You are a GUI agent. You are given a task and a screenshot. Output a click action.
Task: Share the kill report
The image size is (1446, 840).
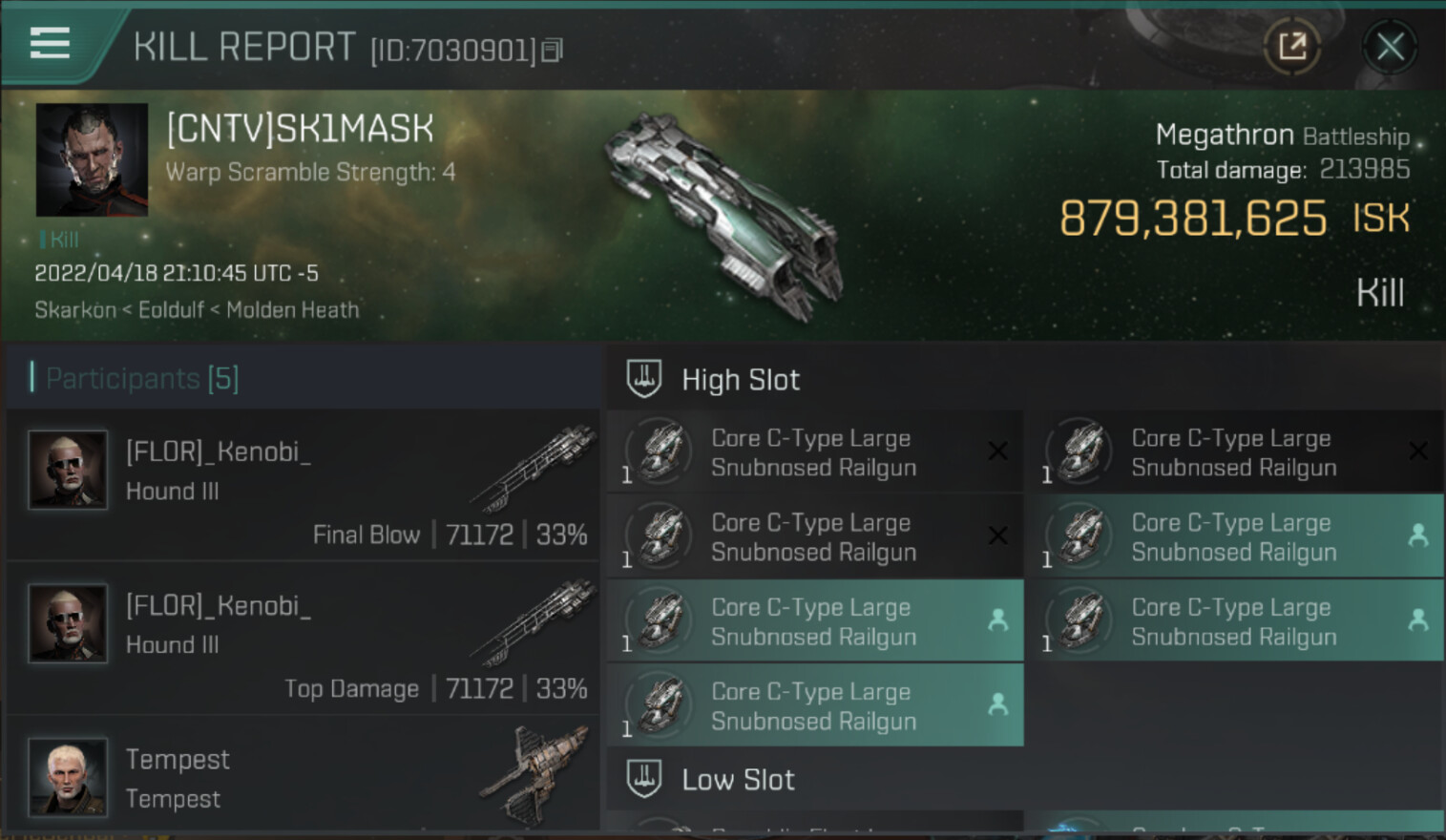(x=1292, y=46)
